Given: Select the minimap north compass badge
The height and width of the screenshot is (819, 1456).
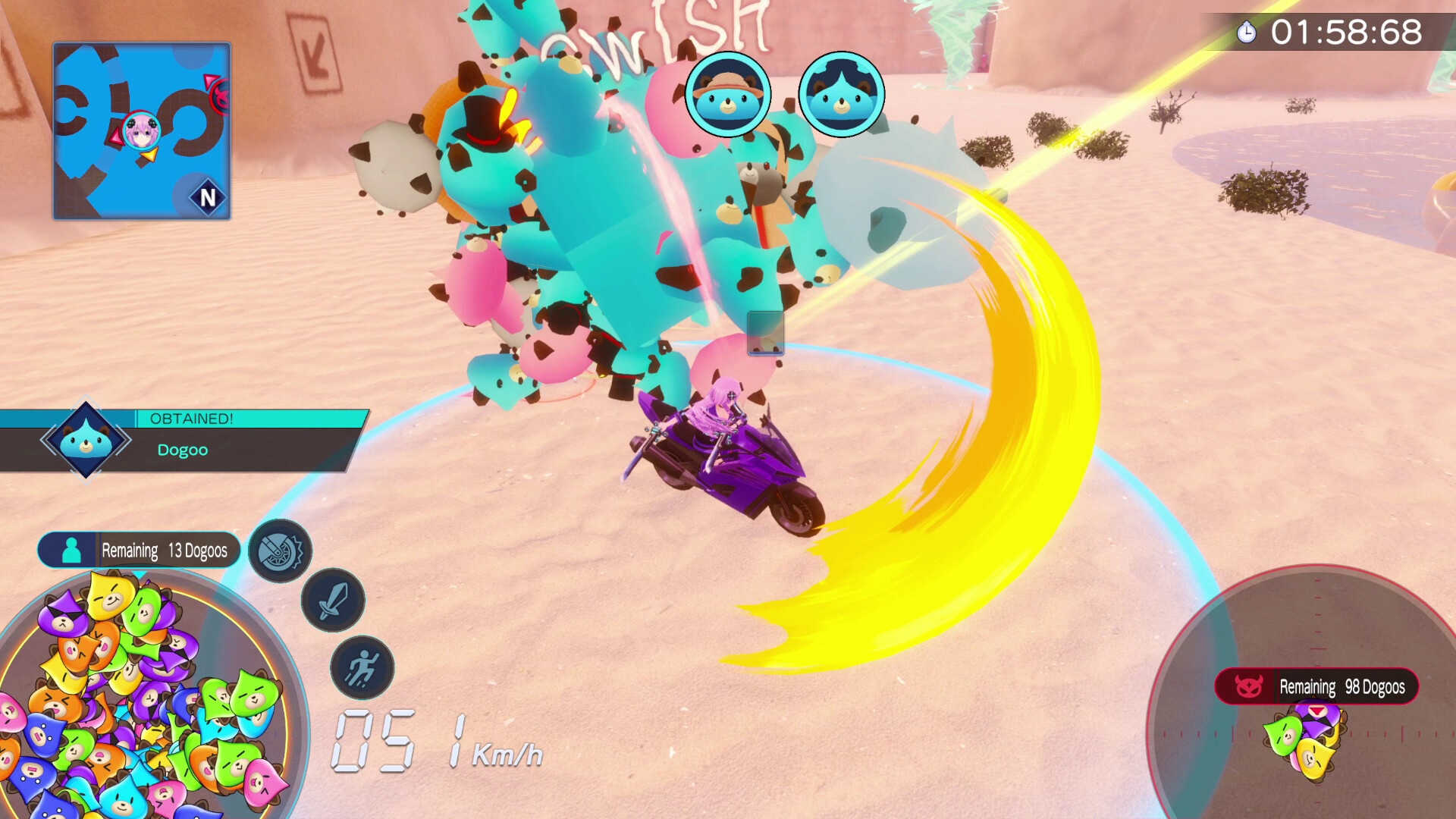Looking at the screenshot, I should [x=207, y=198].
